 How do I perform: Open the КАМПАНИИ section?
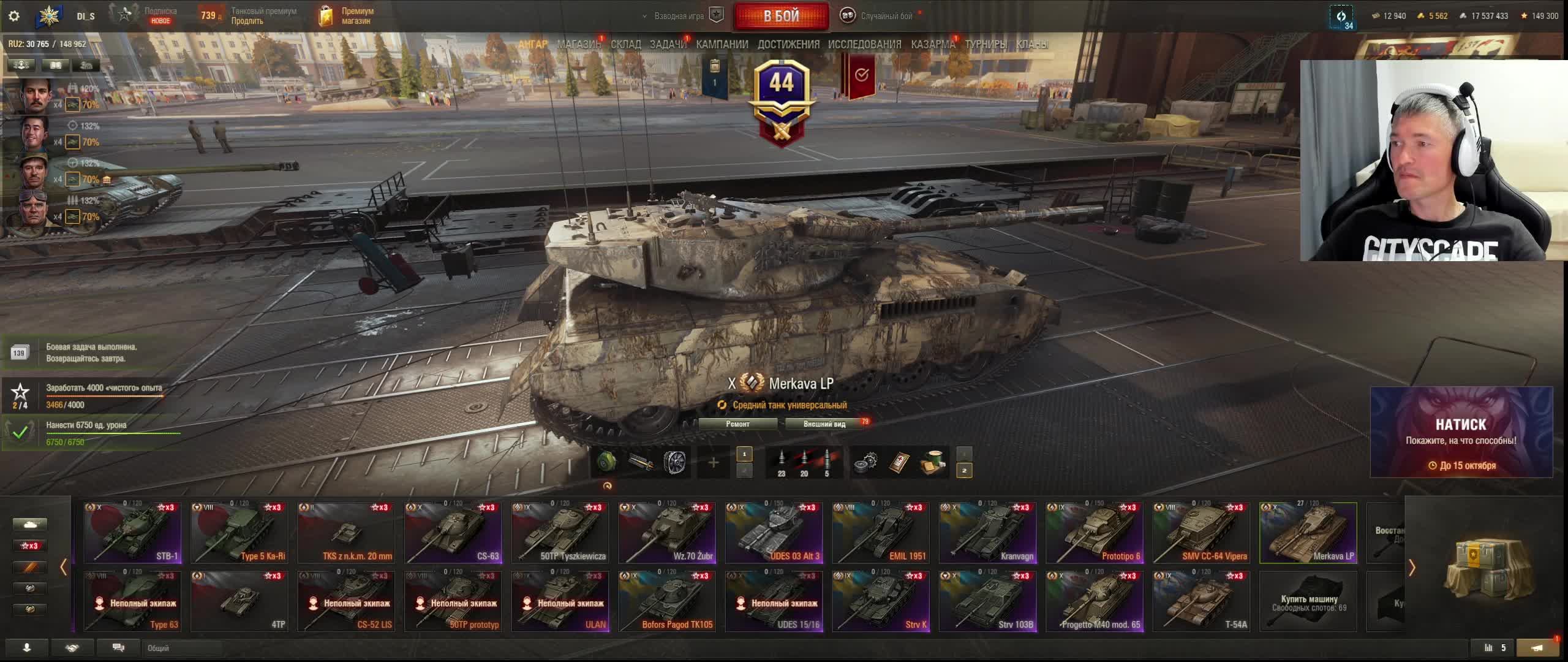722,44
